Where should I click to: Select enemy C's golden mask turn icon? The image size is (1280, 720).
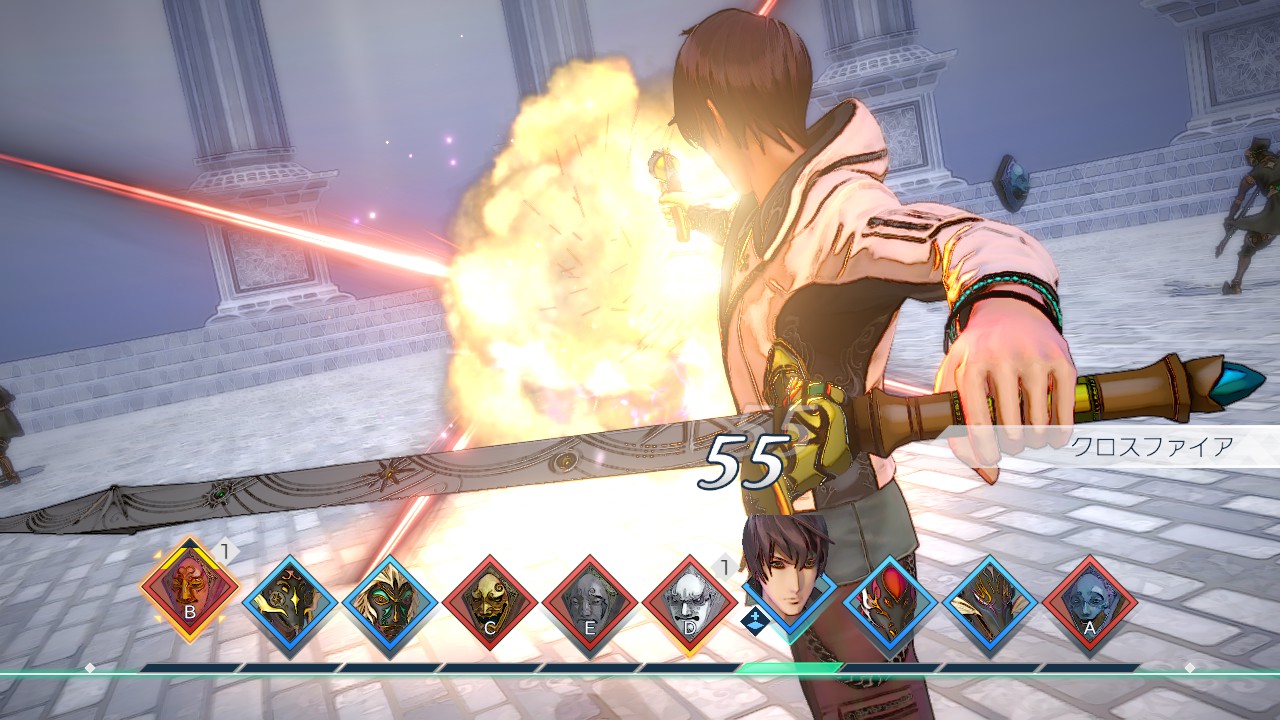pos(490,602)
